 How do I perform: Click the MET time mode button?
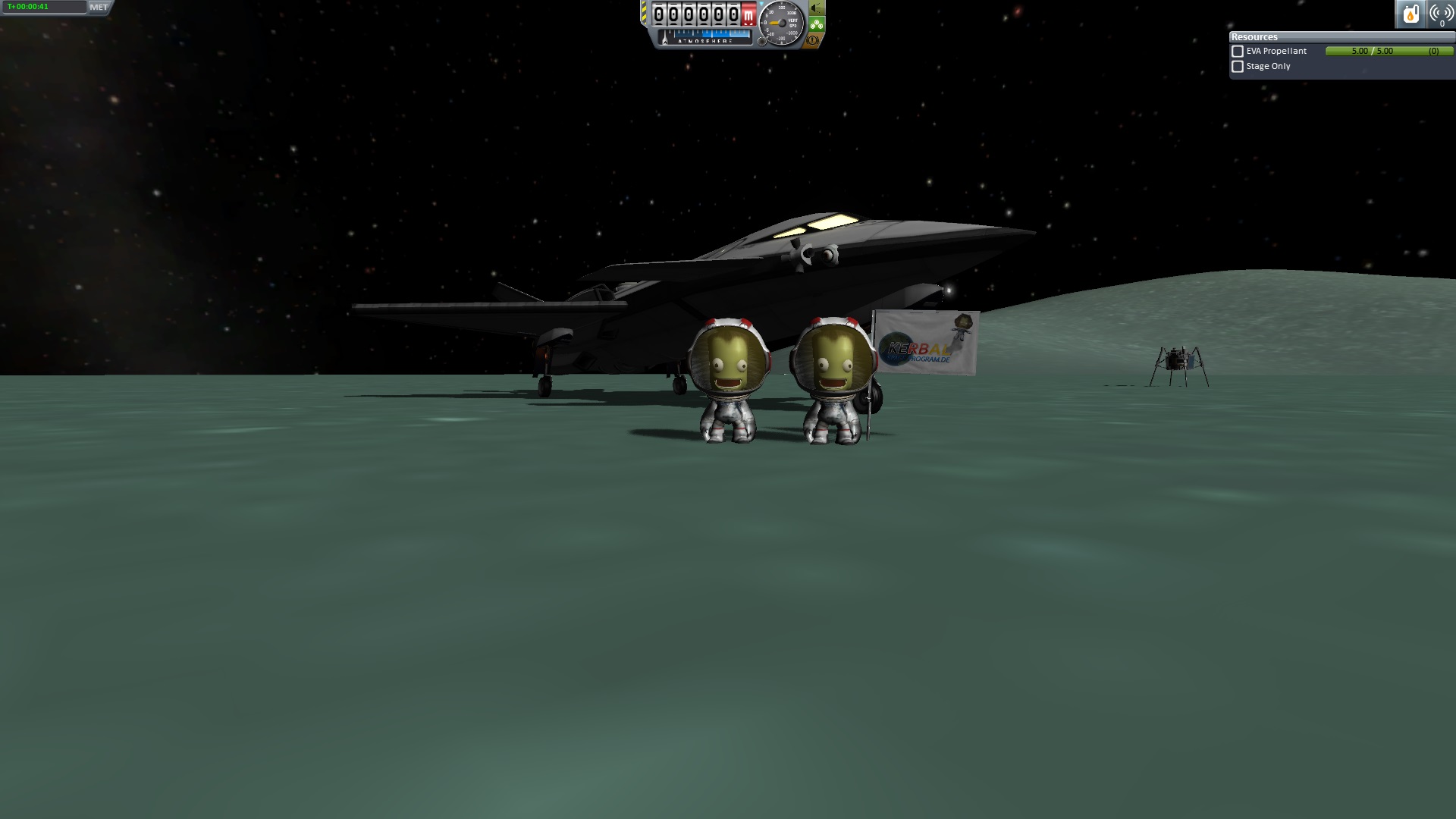point(99,8)
